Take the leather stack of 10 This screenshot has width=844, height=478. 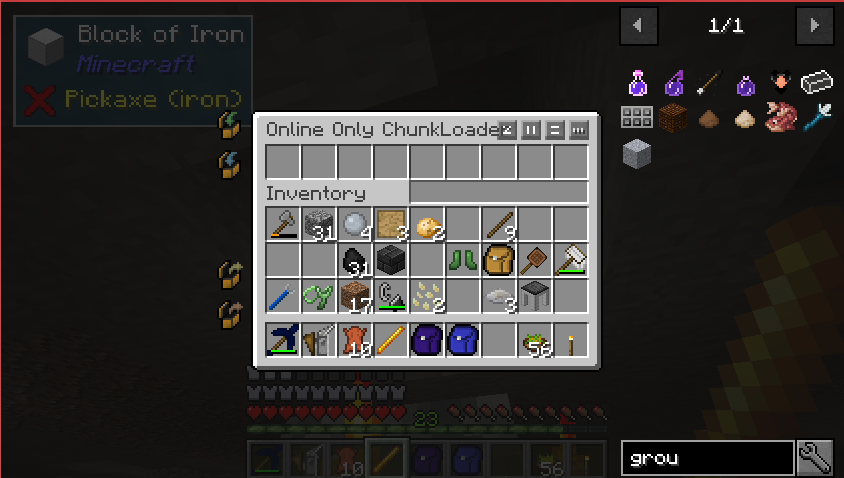[x=355, y=341]
